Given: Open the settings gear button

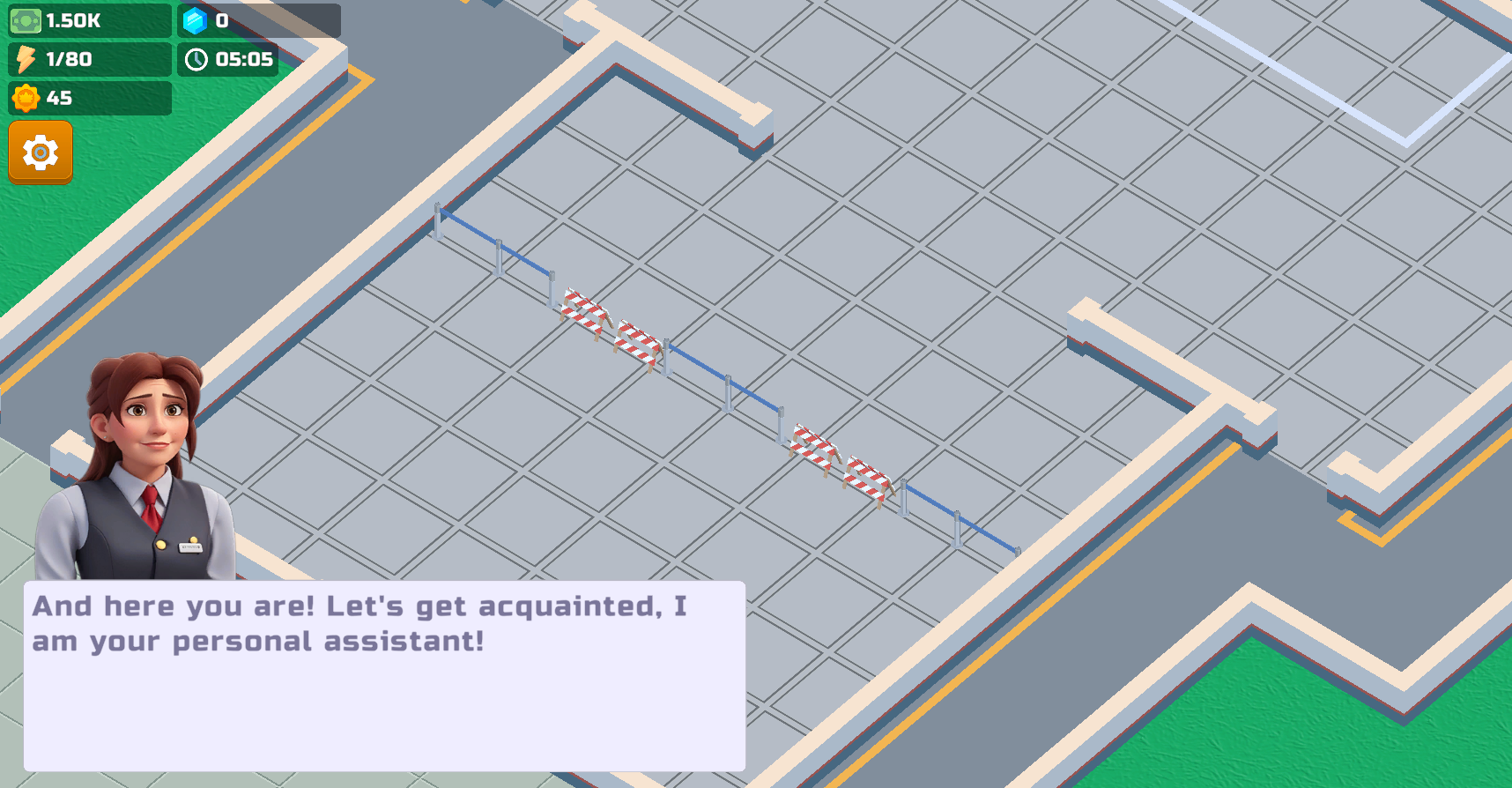Looking at the screenshot, I should pos(40,152).
